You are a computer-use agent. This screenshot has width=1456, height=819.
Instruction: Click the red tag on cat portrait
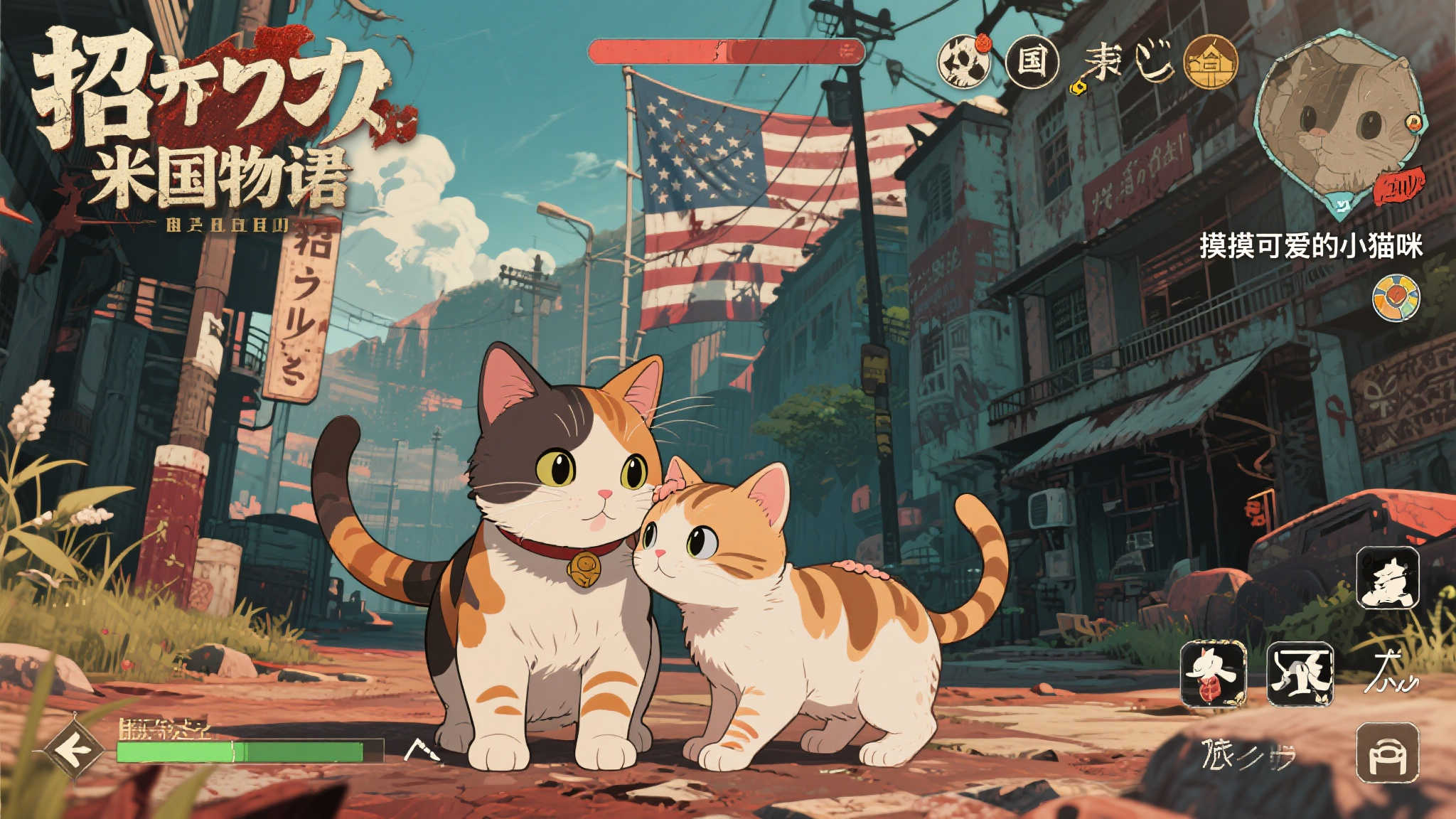(x=1398, y=187)
